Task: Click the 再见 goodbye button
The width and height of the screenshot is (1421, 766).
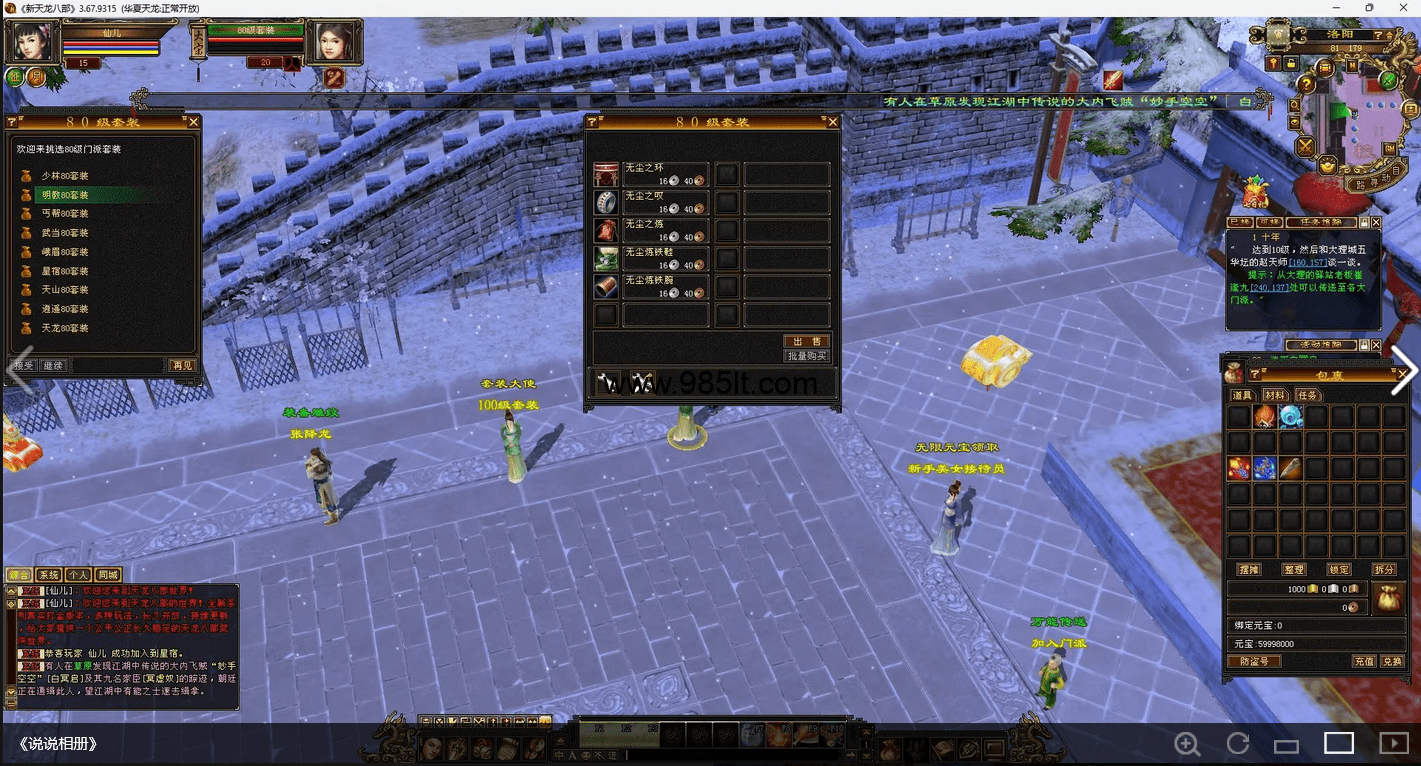Action: pos(182,366)
